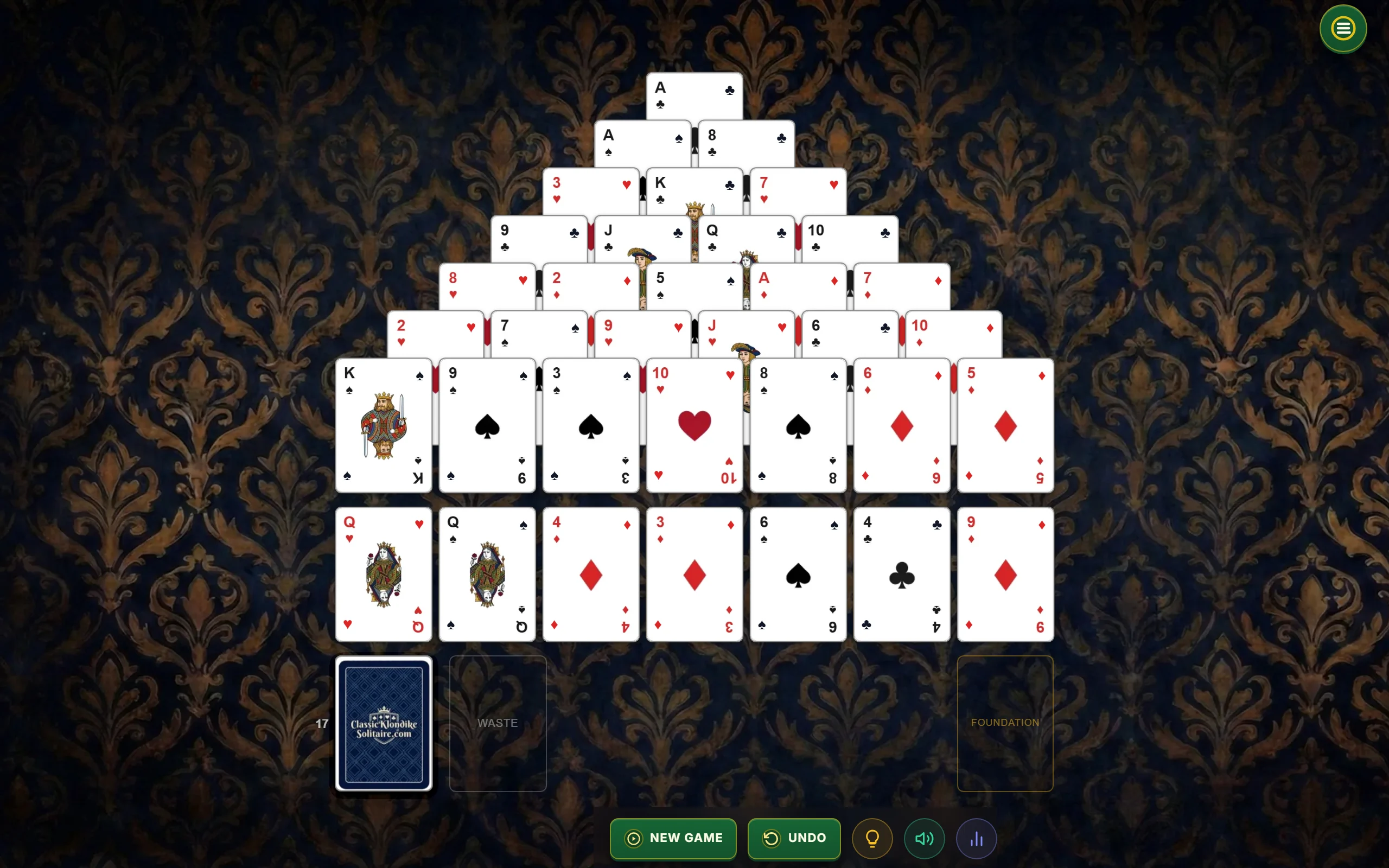Click the 3 of Diamonds in the bottom row
Image resolution: width=1389 pixels, height=868 pixels.
coord(694,574)
